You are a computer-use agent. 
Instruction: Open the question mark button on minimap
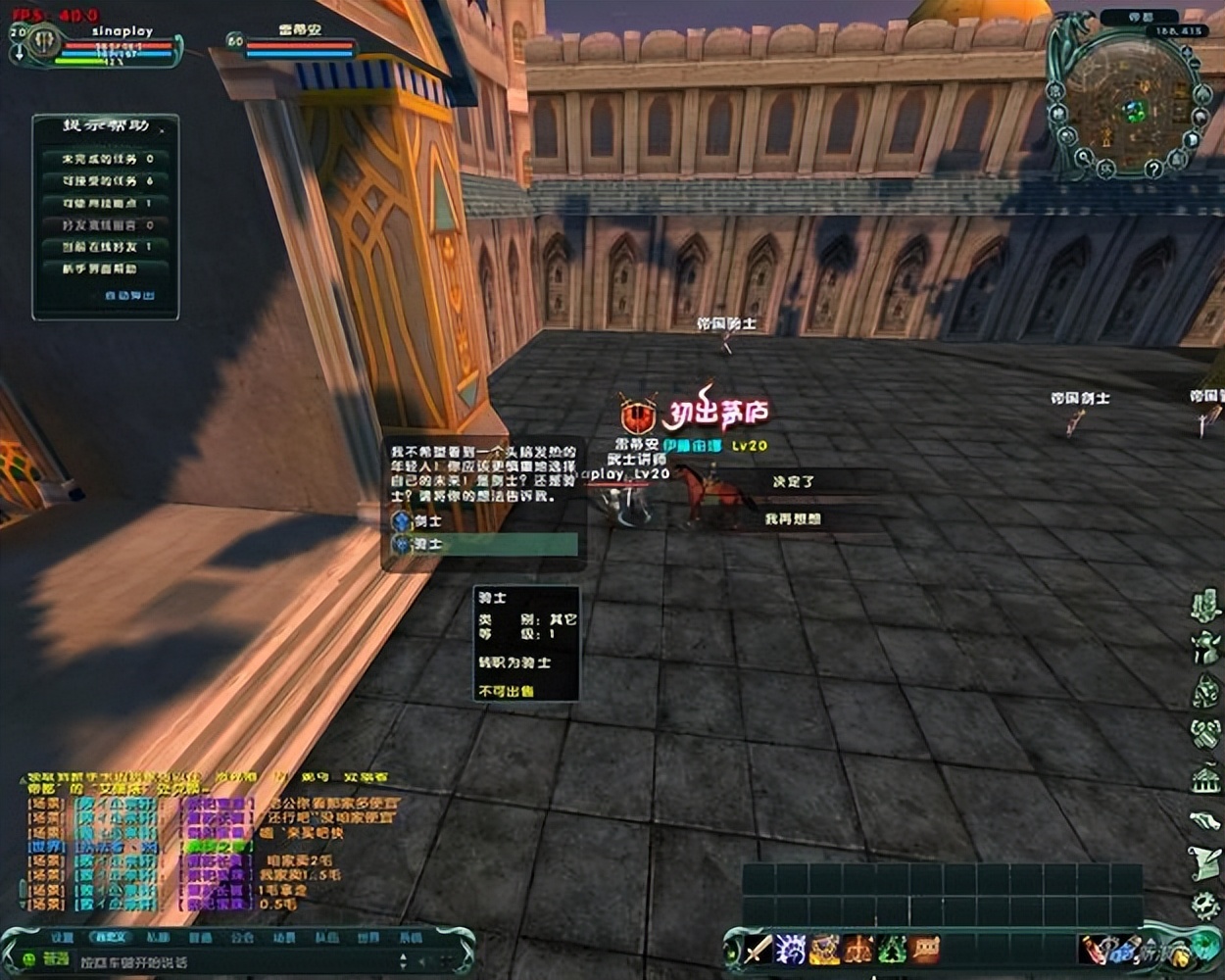click(1153, 170)
